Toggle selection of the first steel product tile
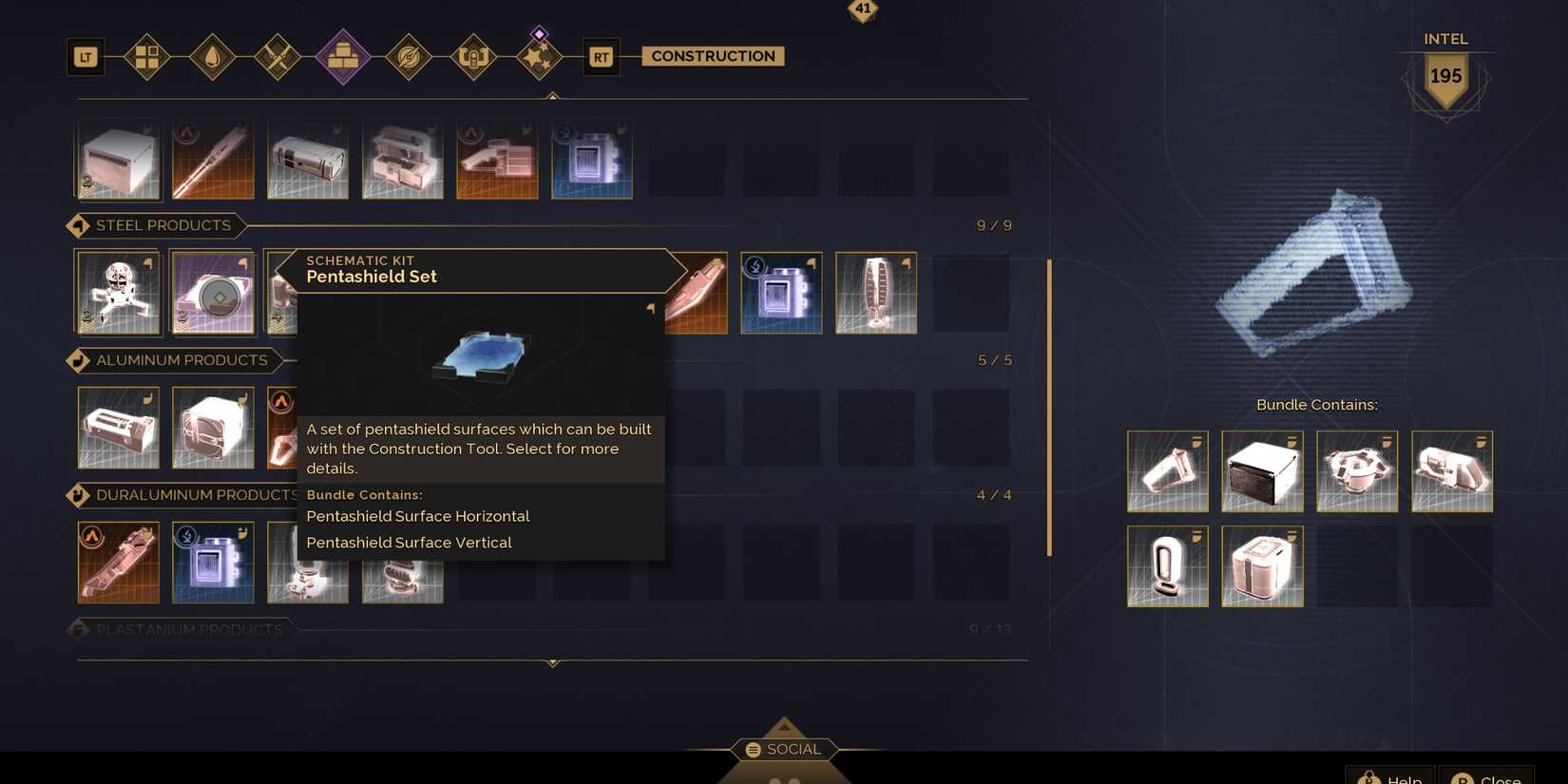 pyautogui.click(x=118, y=292)
